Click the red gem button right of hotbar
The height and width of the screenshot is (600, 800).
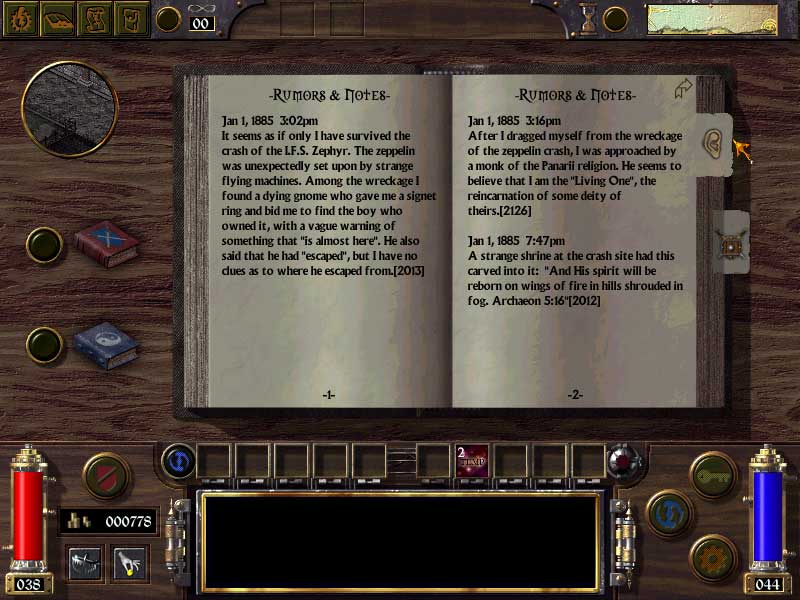(x=624, y=461)
